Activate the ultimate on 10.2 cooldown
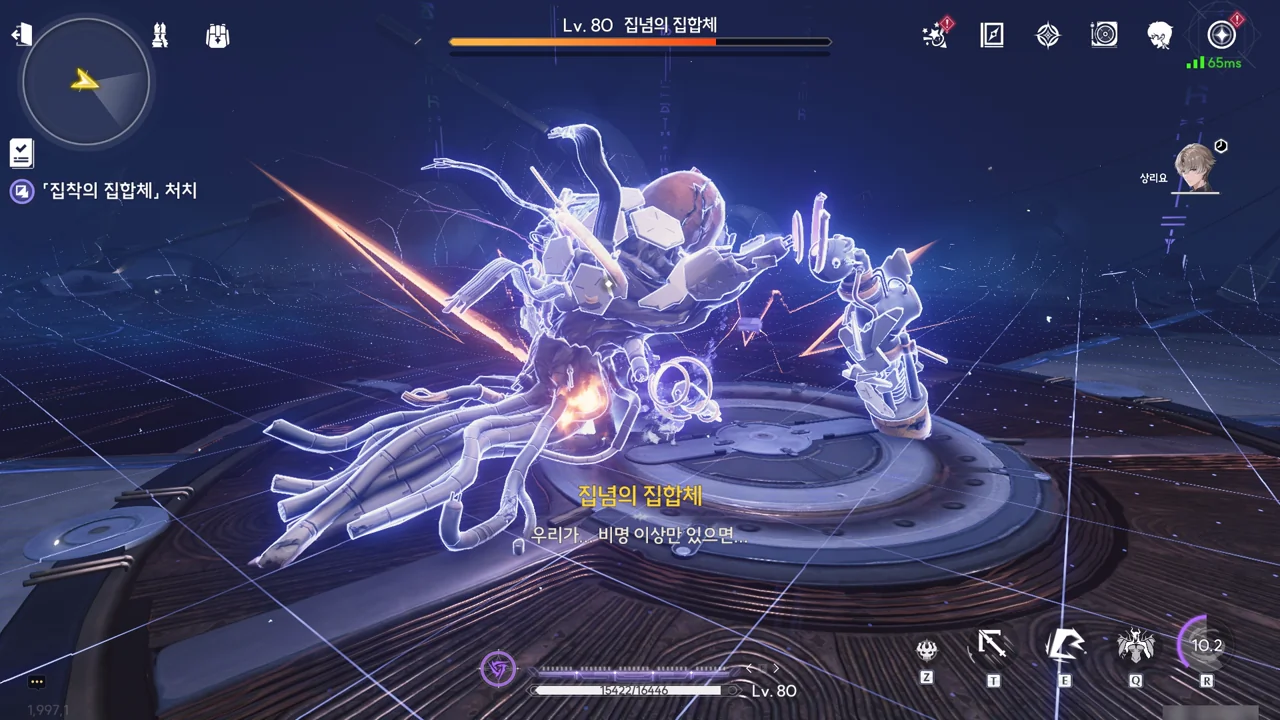Viewport: 1280px width, 720px height. click(x=1205, y=646)
